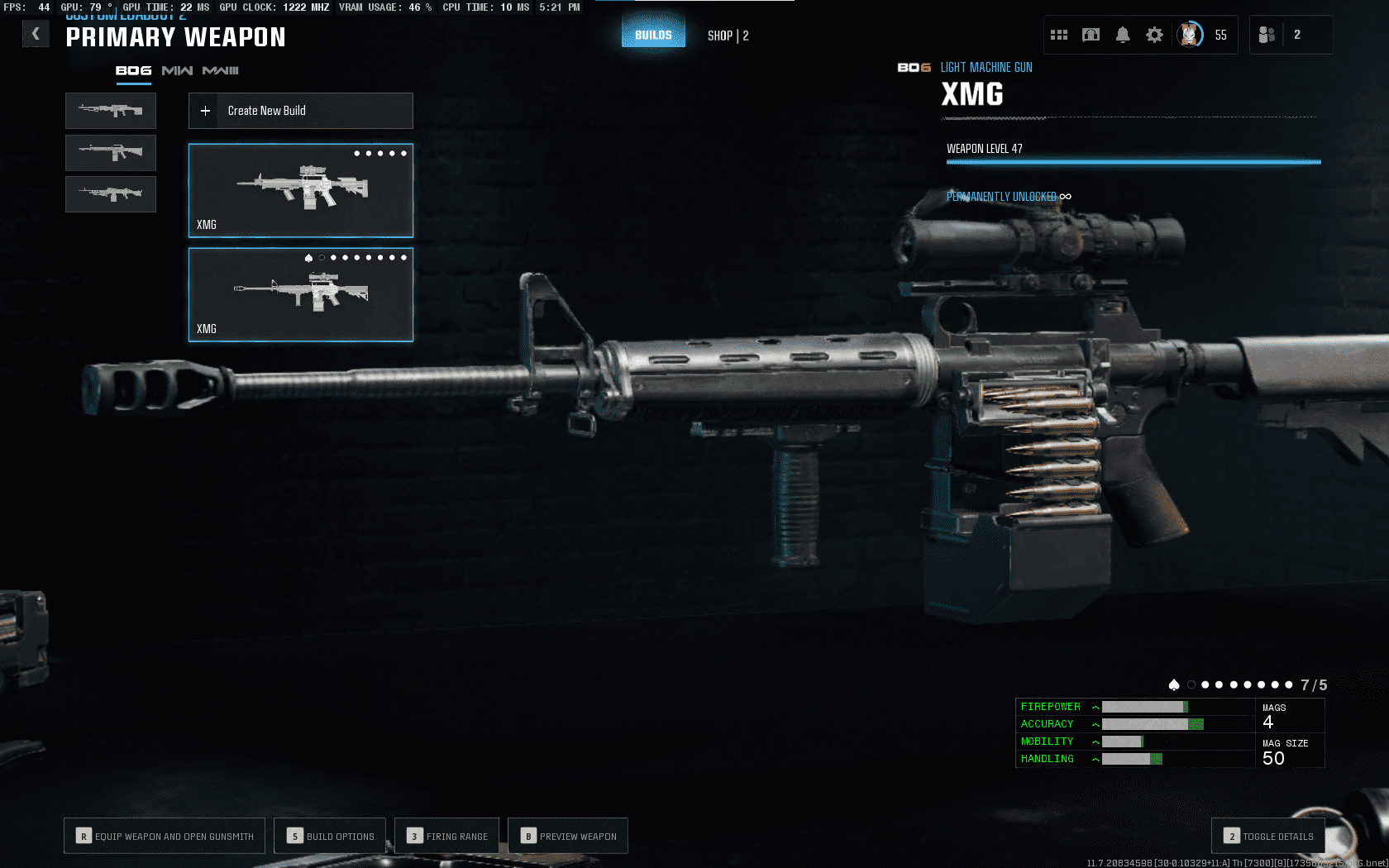Image resolution: width=1389 pixels, height=868 pixels.
Task: Switch to the MW weapons tab
Action: tap(177, 71)
